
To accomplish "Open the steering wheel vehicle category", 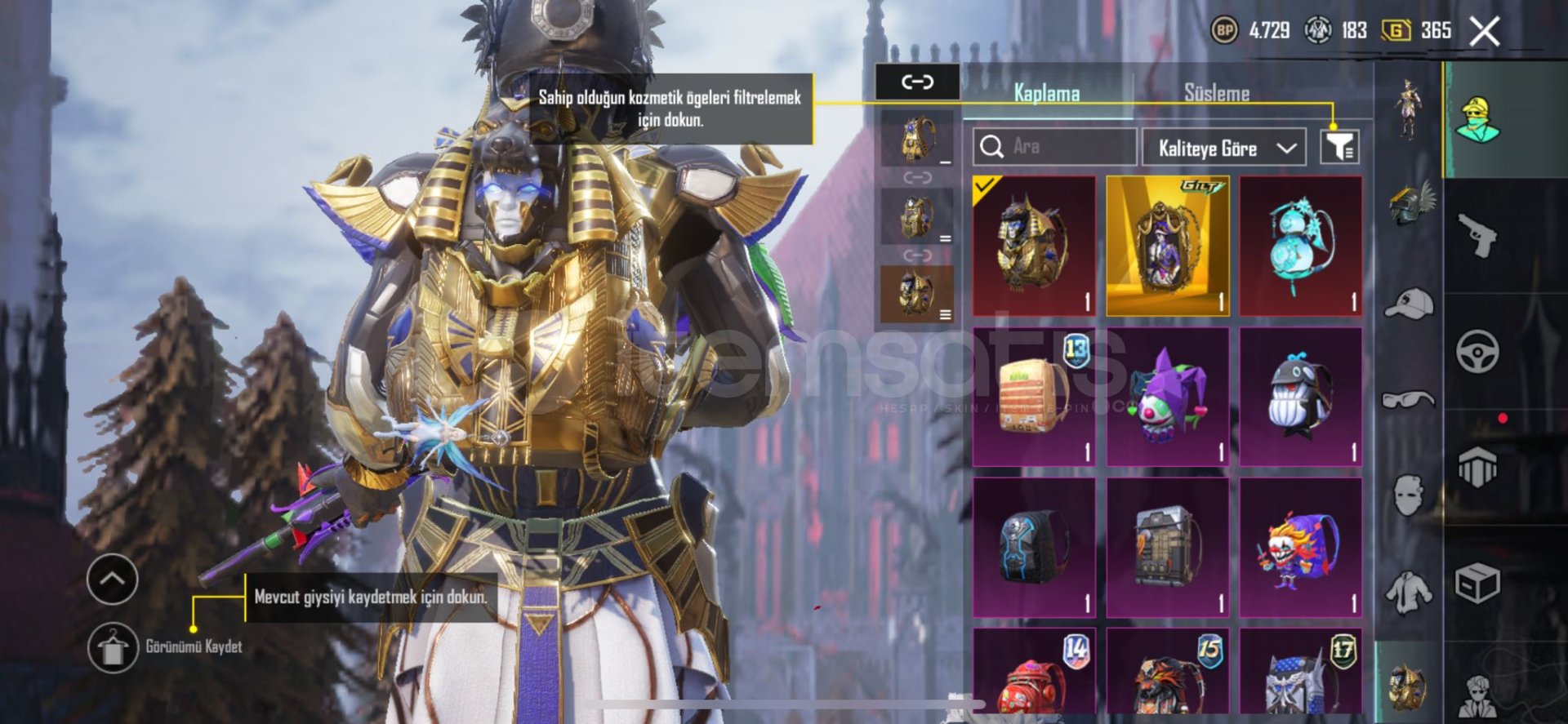I will click(1477, 352).
